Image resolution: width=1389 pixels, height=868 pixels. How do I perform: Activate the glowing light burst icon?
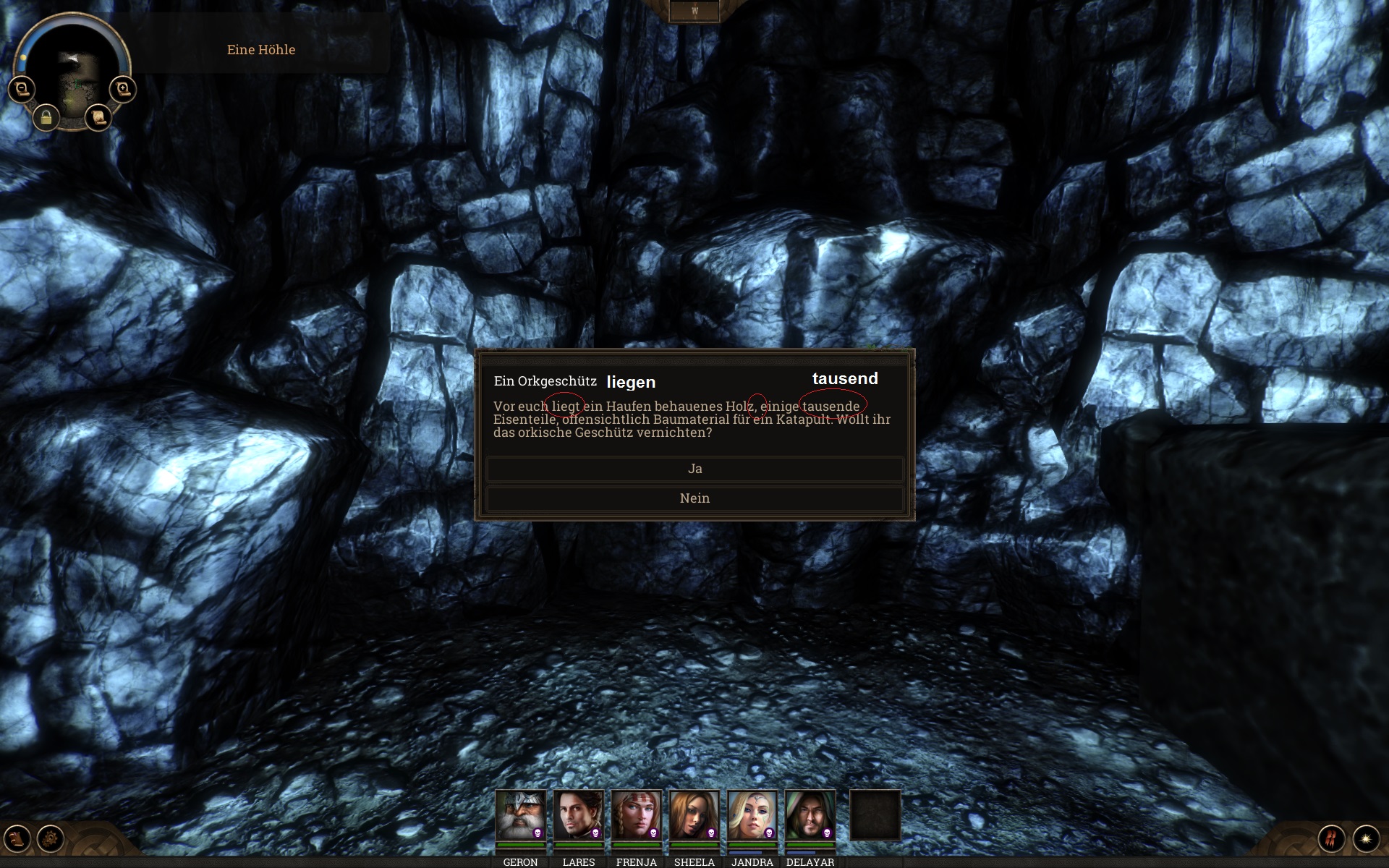pos(1366,839)
